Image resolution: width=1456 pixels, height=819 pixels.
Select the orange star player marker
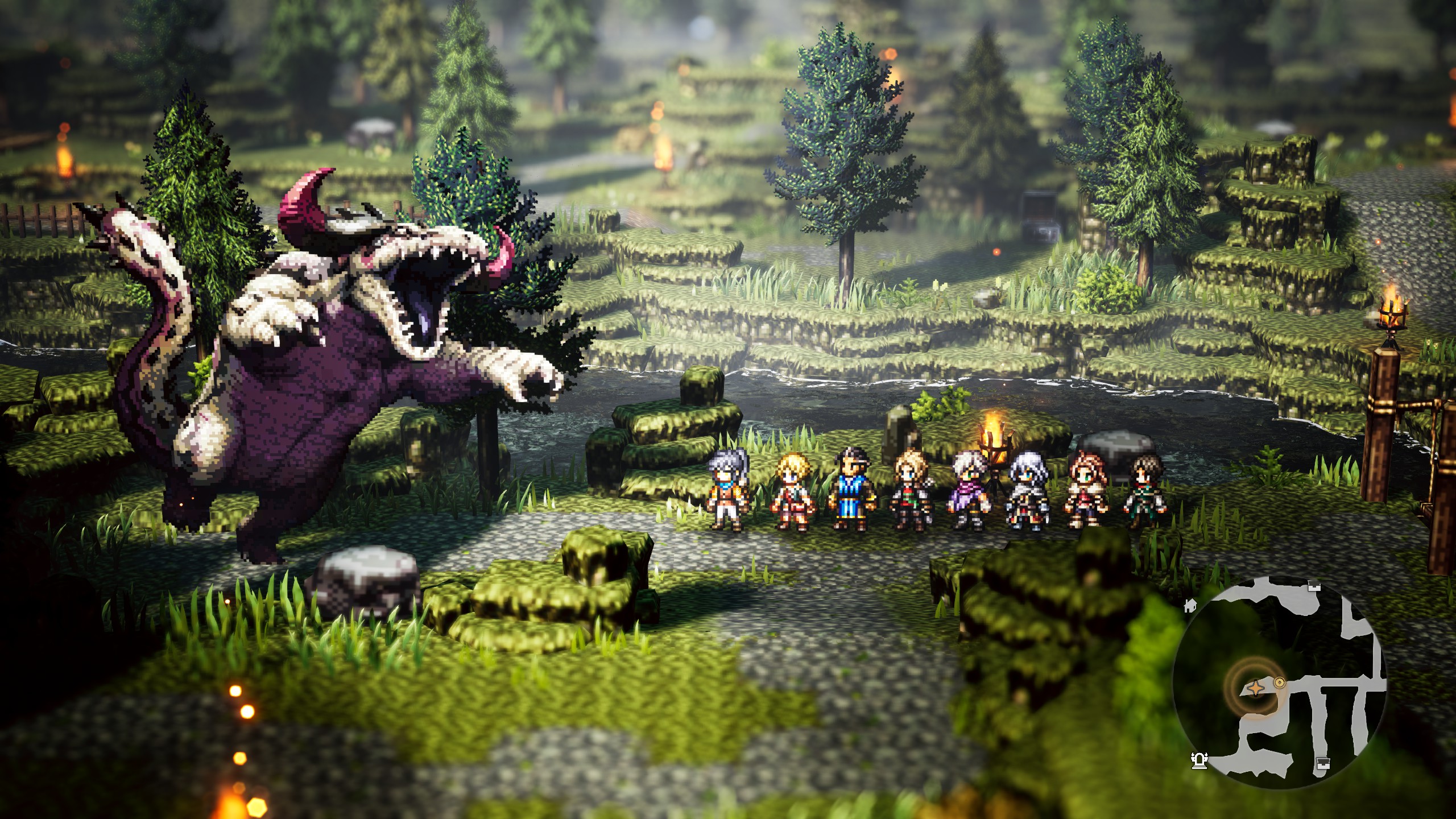1255,689
